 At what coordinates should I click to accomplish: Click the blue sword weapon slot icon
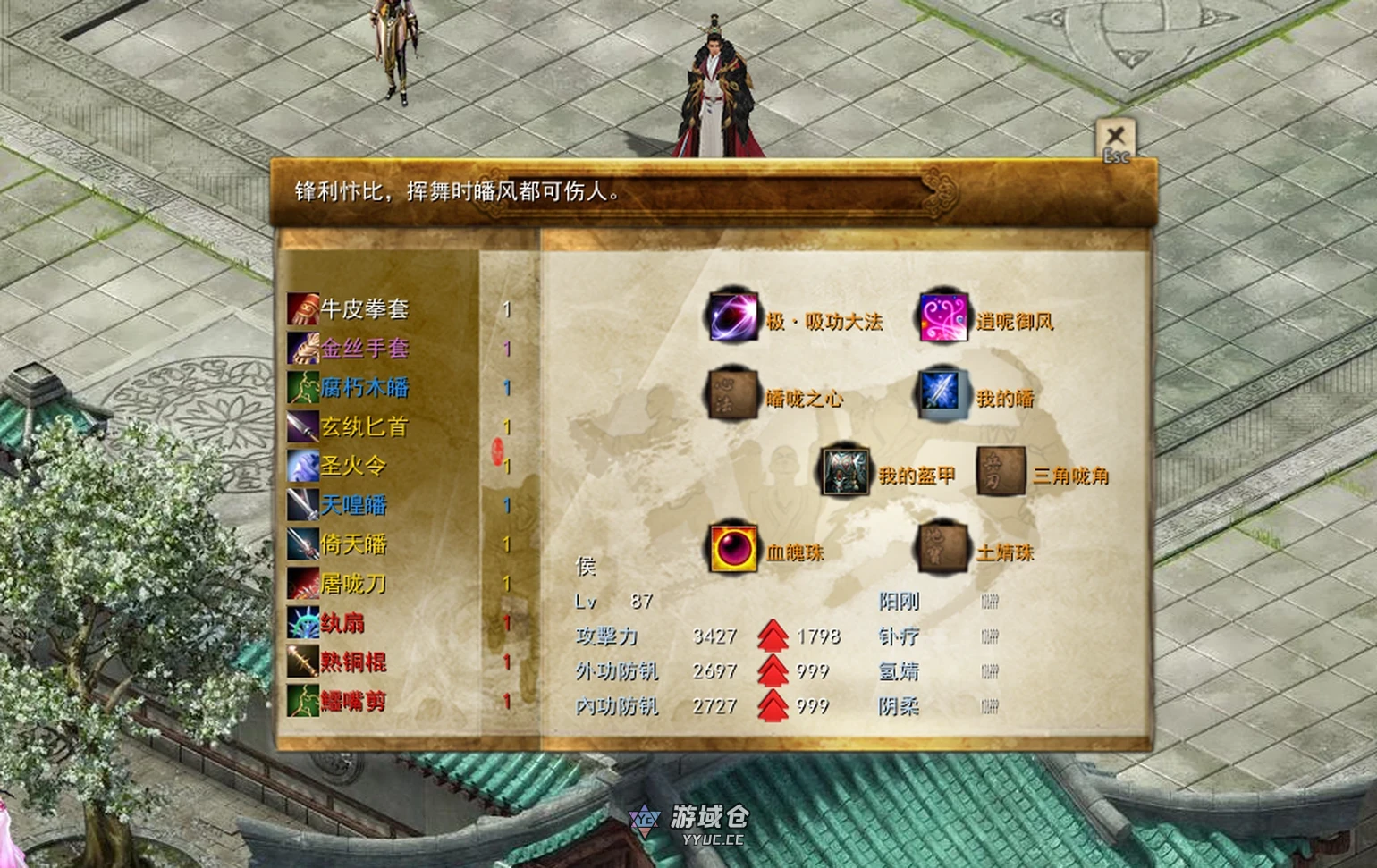[944, 393]
